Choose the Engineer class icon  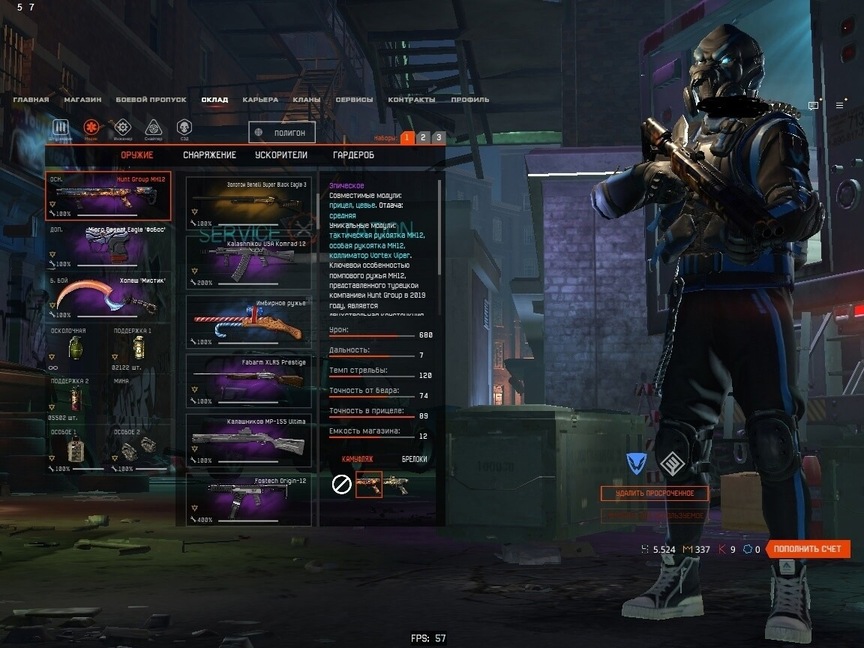click(x=122, y=127)
